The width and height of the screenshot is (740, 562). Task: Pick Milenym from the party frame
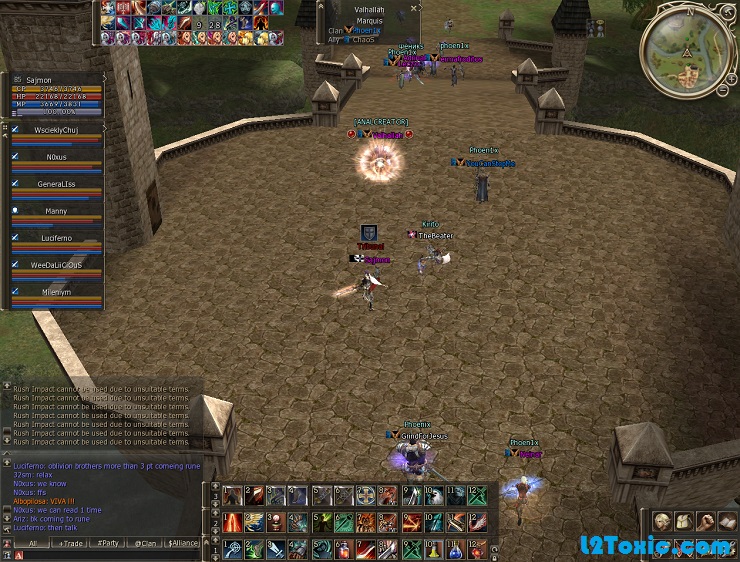click(56, 292)
